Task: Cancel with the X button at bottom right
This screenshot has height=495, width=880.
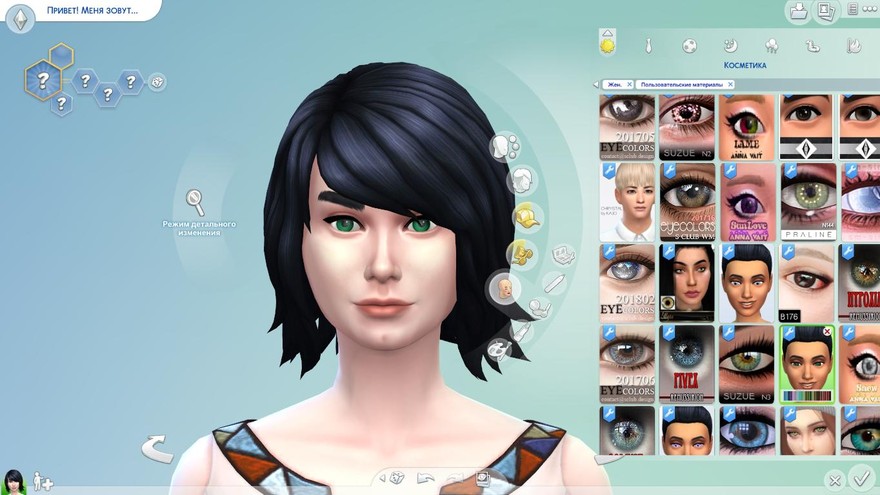Action: [834, 481]
